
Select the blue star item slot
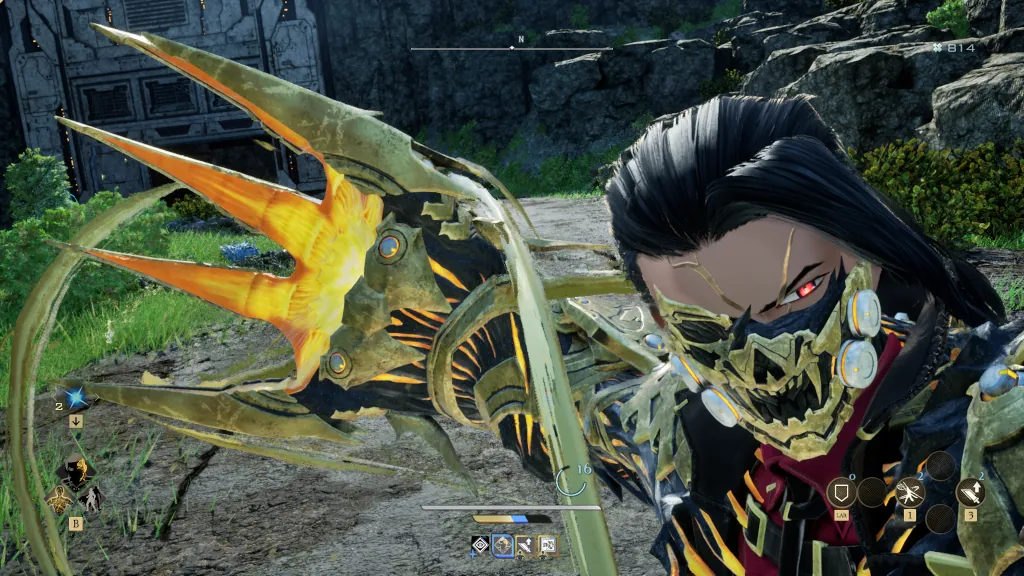click(76, 399)
